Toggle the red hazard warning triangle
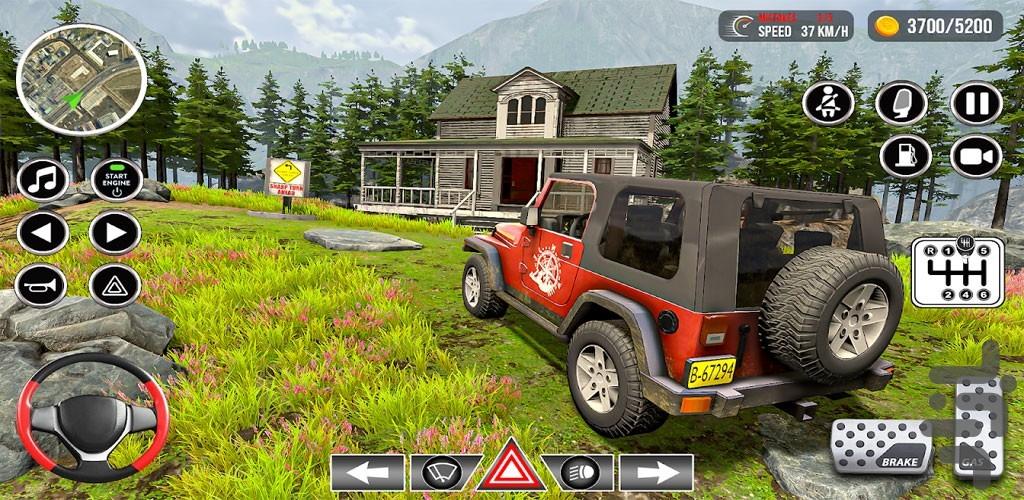The width and height of the screenshot is (1024, 500). [x=511, y=468]
